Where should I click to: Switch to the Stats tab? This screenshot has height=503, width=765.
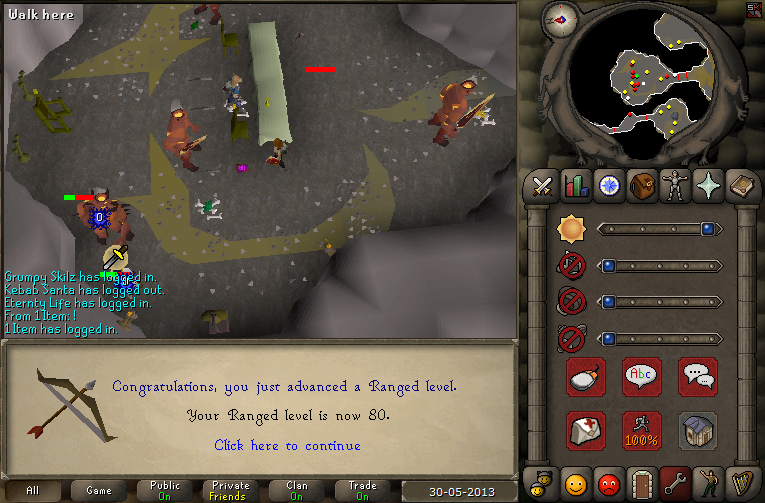(x=576, y=186)
